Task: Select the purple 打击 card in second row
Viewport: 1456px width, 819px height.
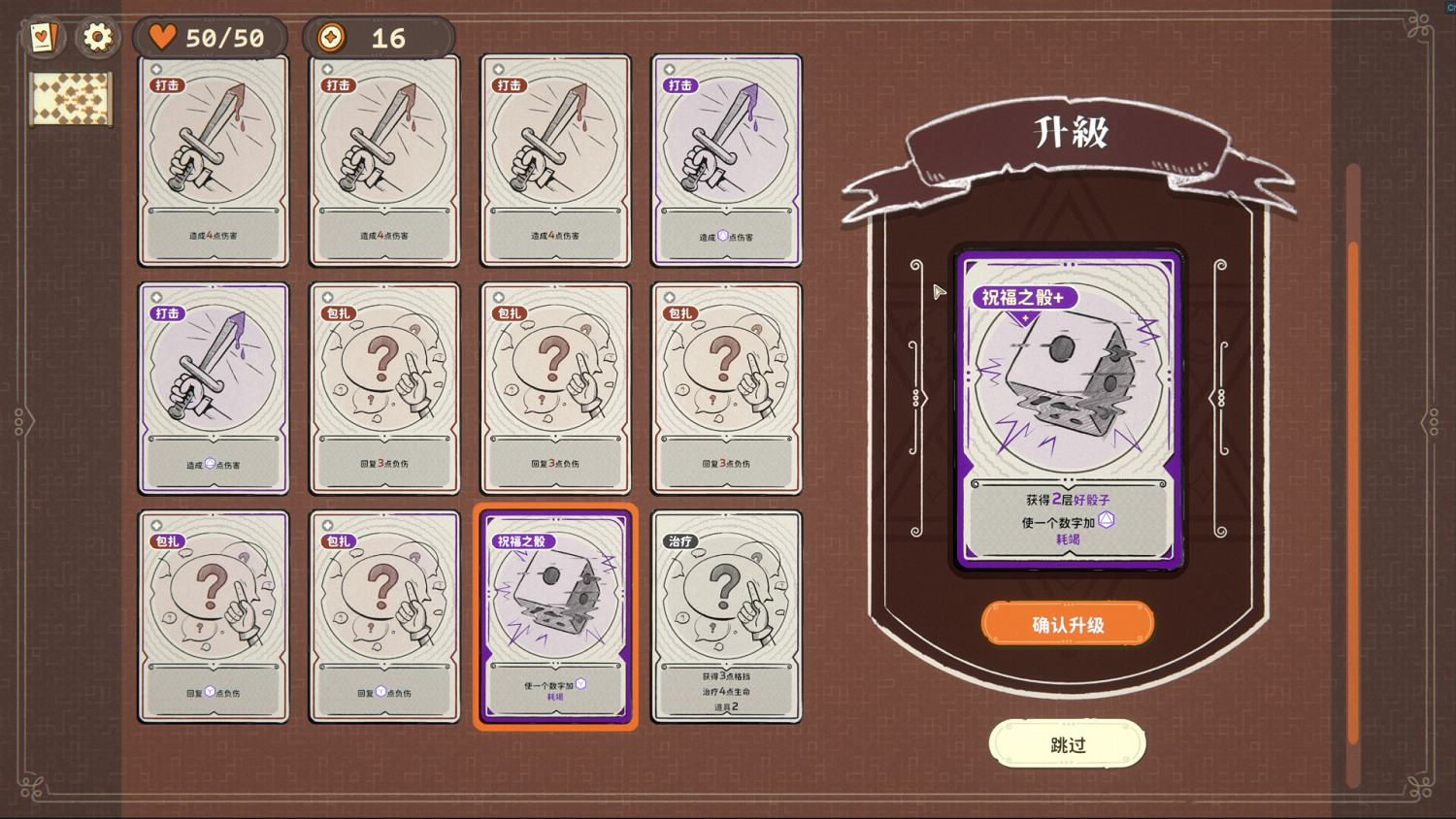Action: (213, 388)
